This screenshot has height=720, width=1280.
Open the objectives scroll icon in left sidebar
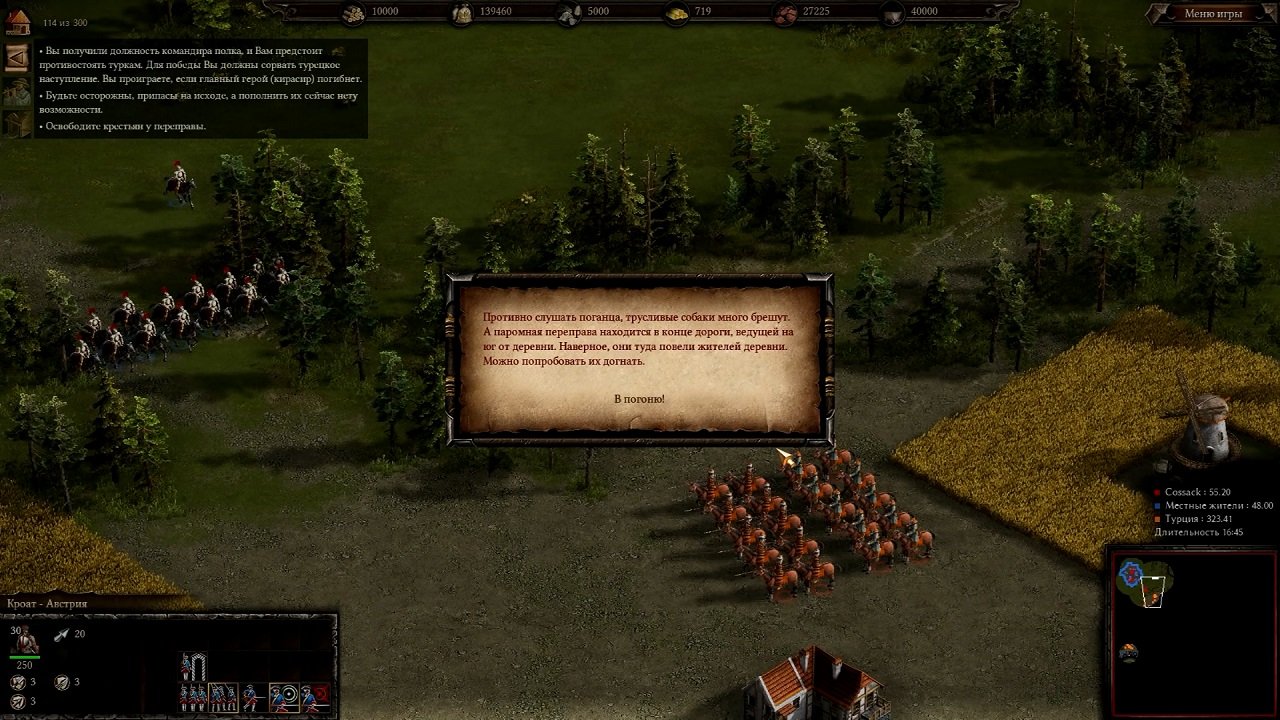[x=16, y=58]
